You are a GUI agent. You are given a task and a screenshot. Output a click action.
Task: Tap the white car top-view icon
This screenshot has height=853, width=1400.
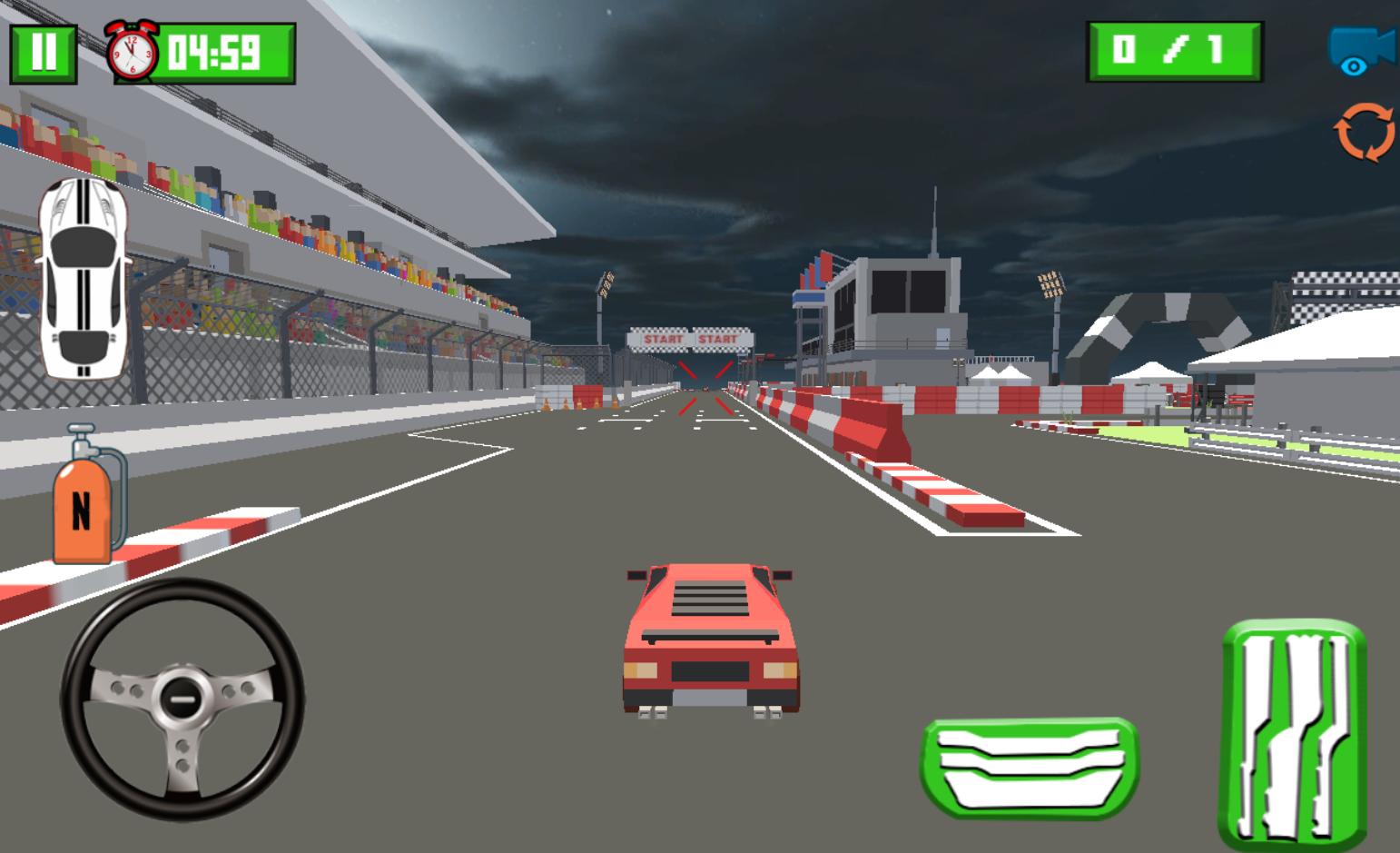(83, 278)
